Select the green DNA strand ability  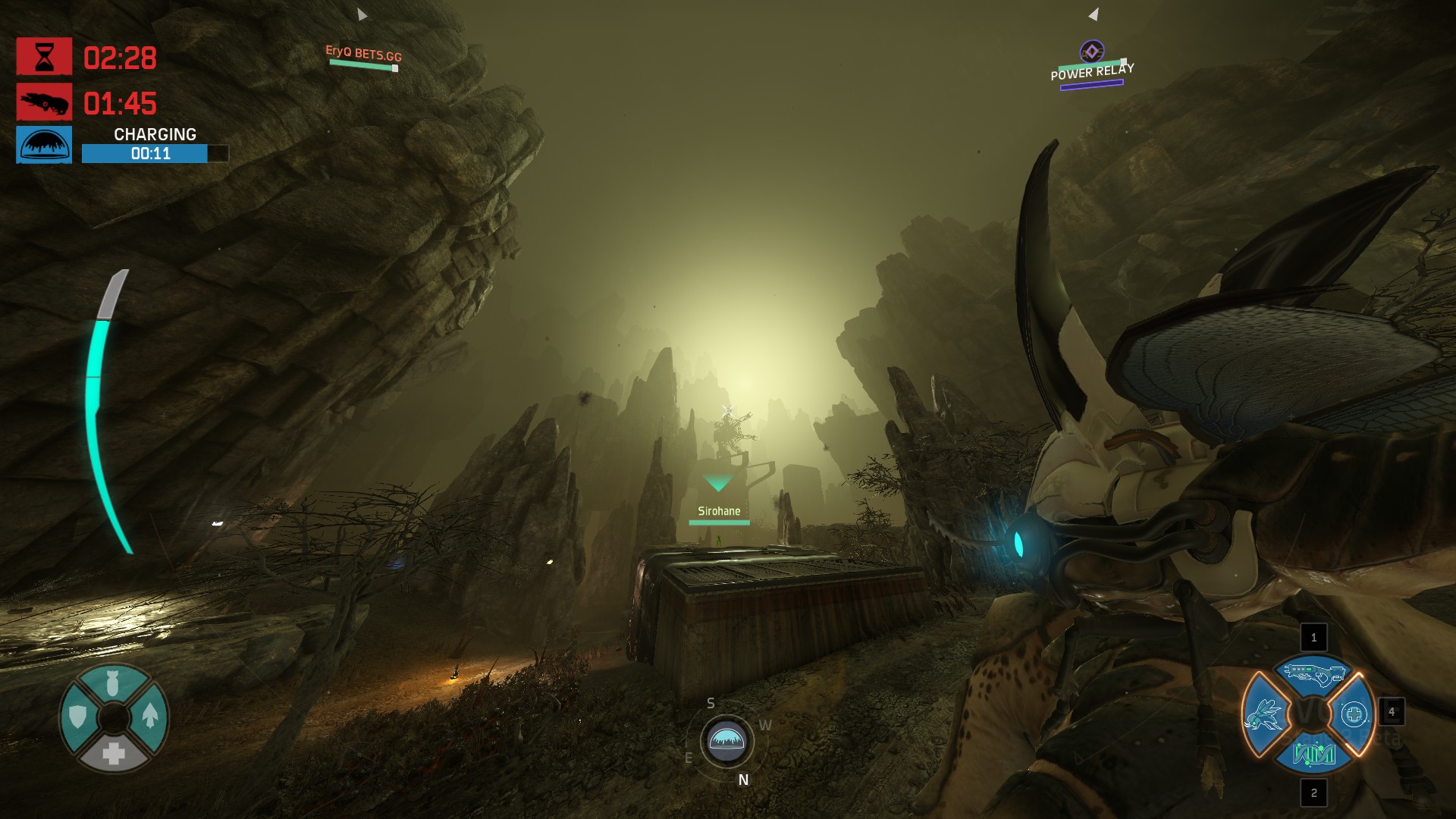click(x=1313, y=755)
